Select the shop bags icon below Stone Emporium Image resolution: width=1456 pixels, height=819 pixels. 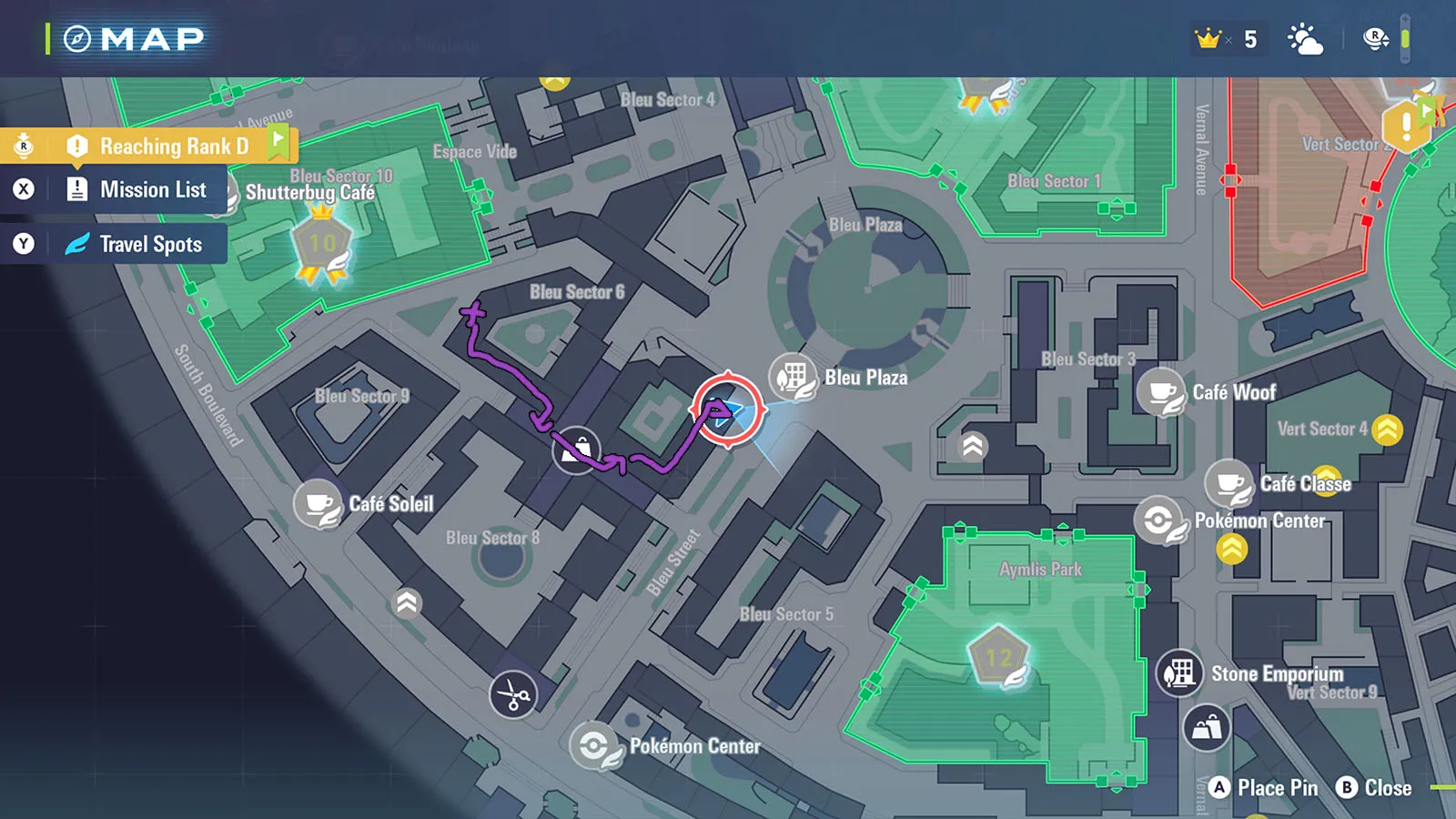pyautogui.click(x=1207, y=728)
